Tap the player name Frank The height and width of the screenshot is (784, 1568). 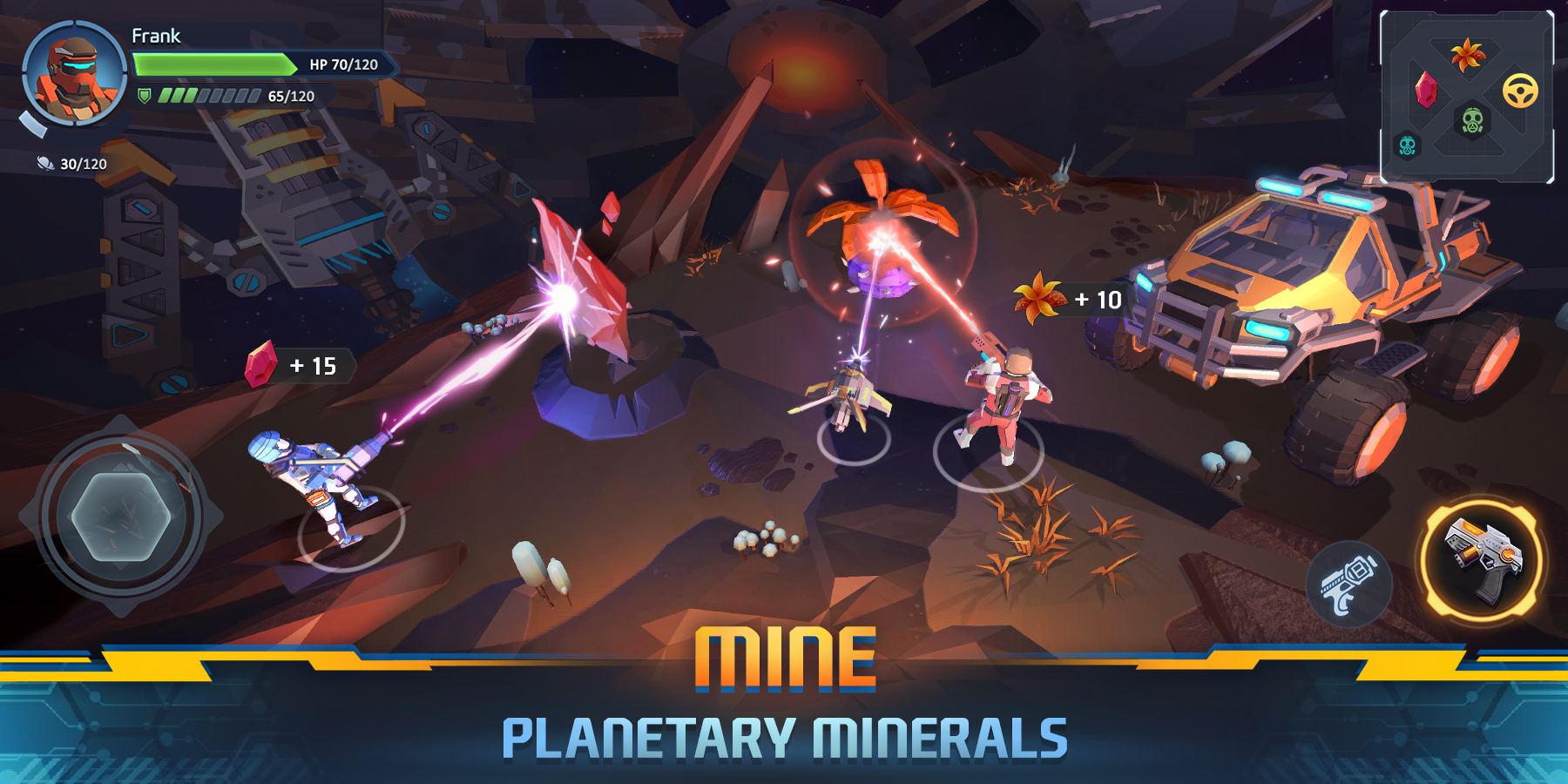pos(157,37)
